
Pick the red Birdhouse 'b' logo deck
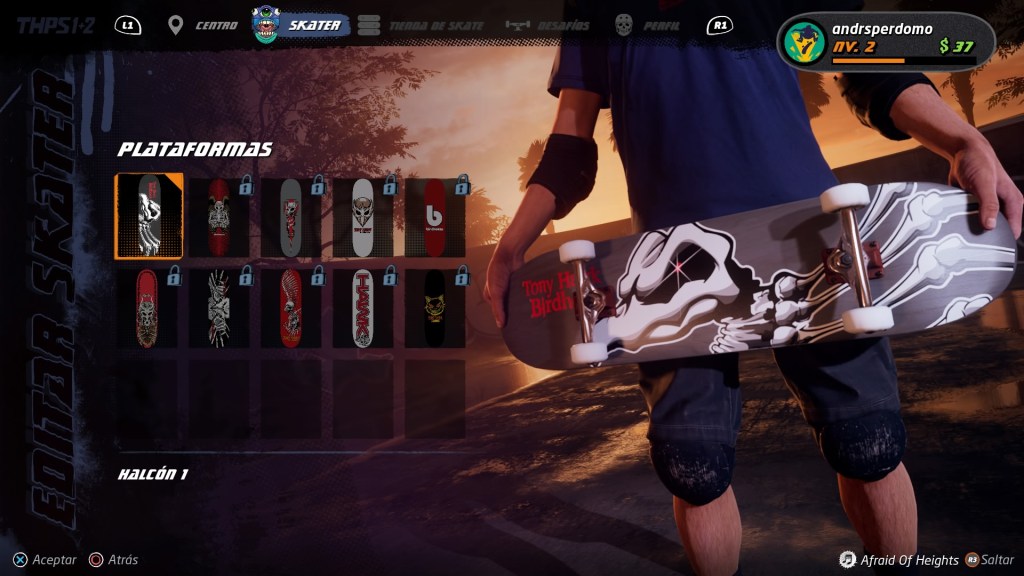435,217
